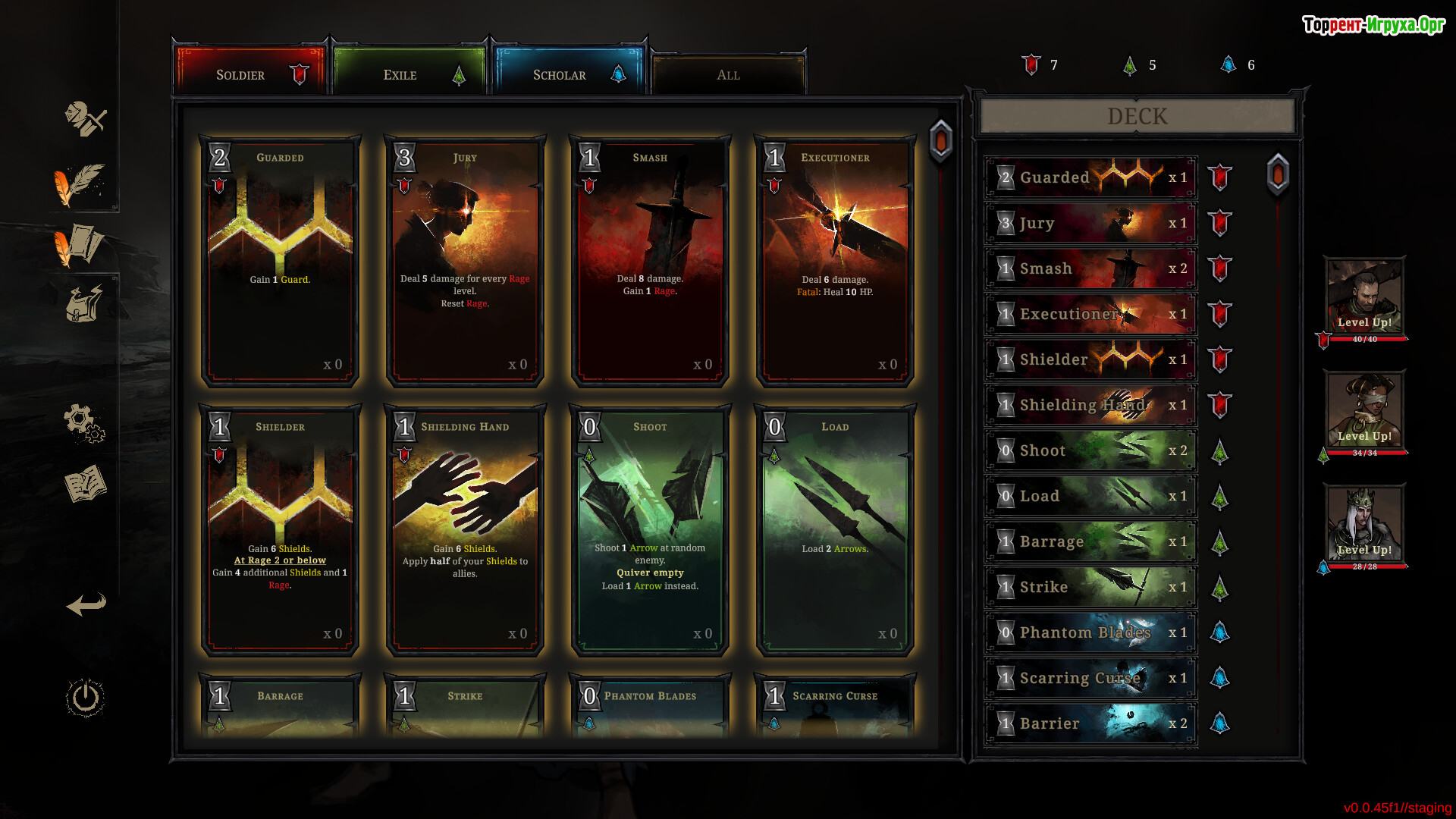Image resolution: width=1456 pixels, height=819 pixels.
Task: Select the Scarring Curse deck entry
Action: tap(1090, 678)
